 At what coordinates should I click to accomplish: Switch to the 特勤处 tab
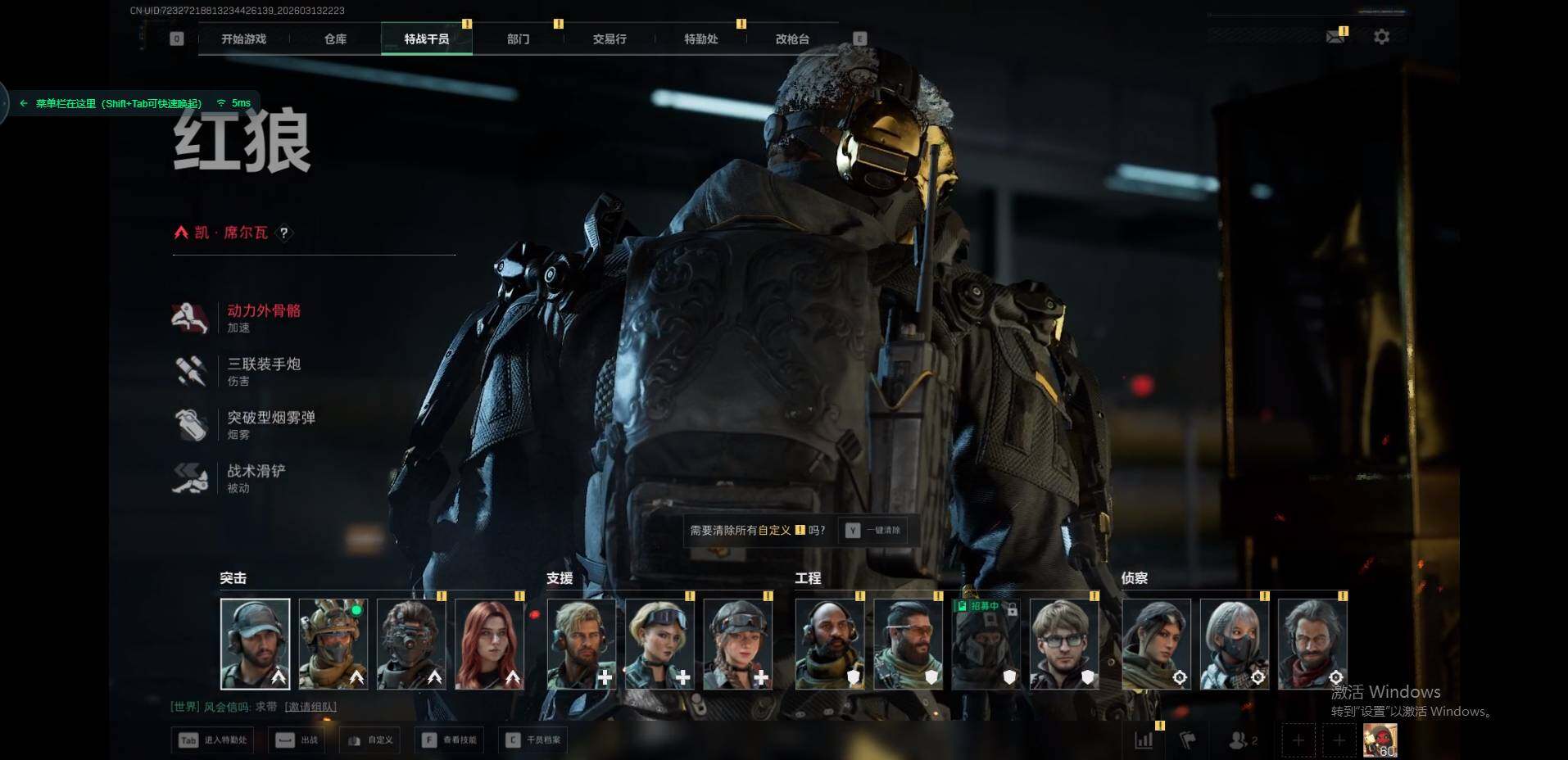click(700, 38)
